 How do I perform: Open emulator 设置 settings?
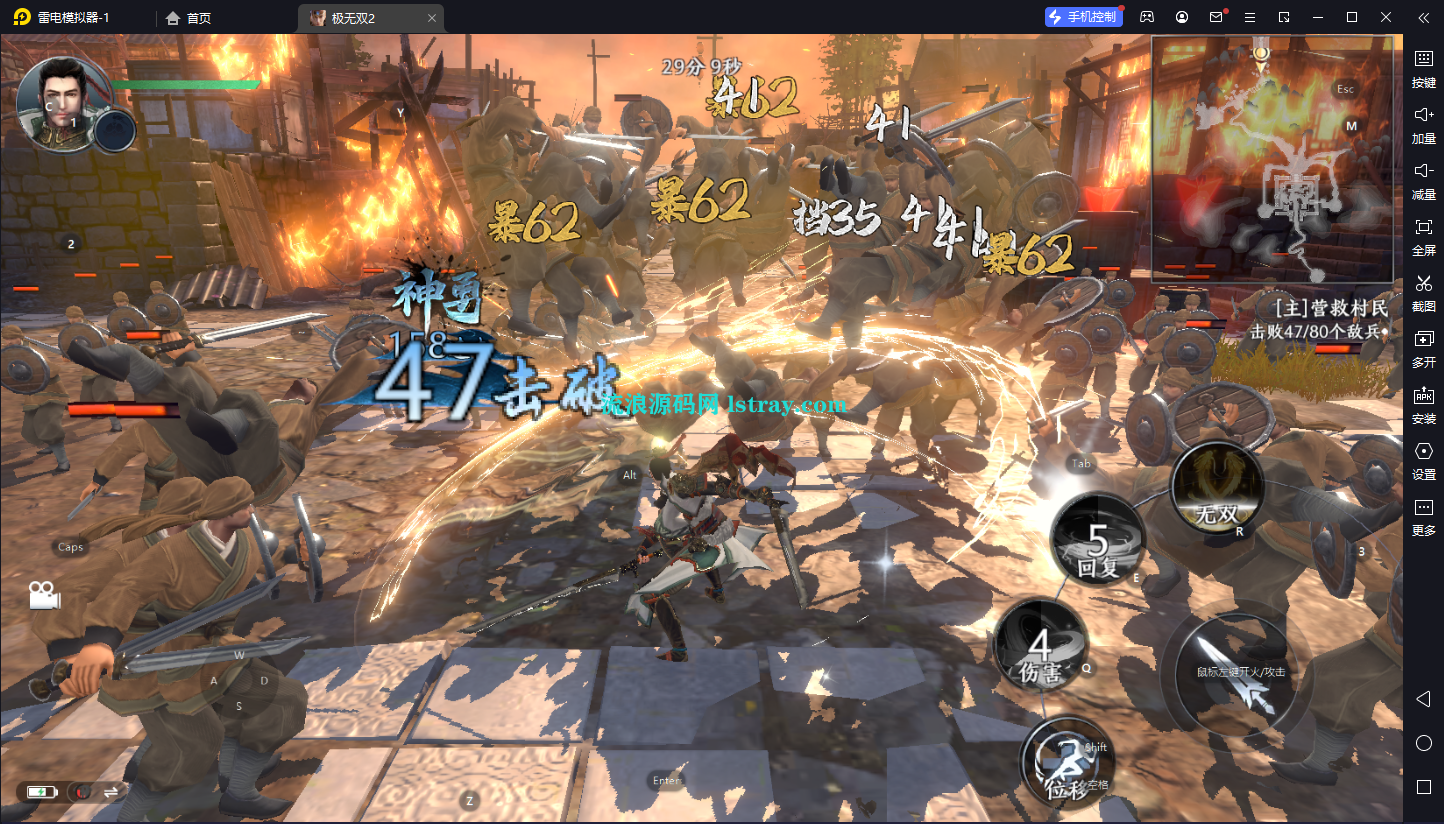pos(1423,461)
